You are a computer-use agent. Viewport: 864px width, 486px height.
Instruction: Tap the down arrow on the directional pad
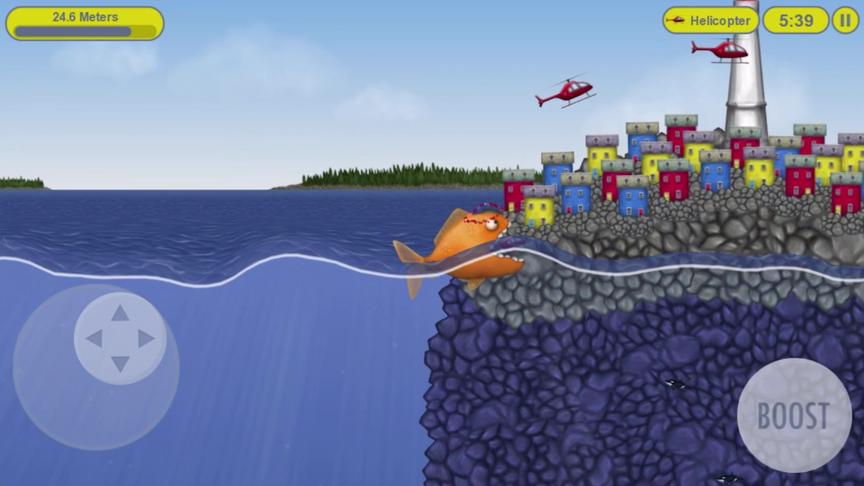point(120,364)
